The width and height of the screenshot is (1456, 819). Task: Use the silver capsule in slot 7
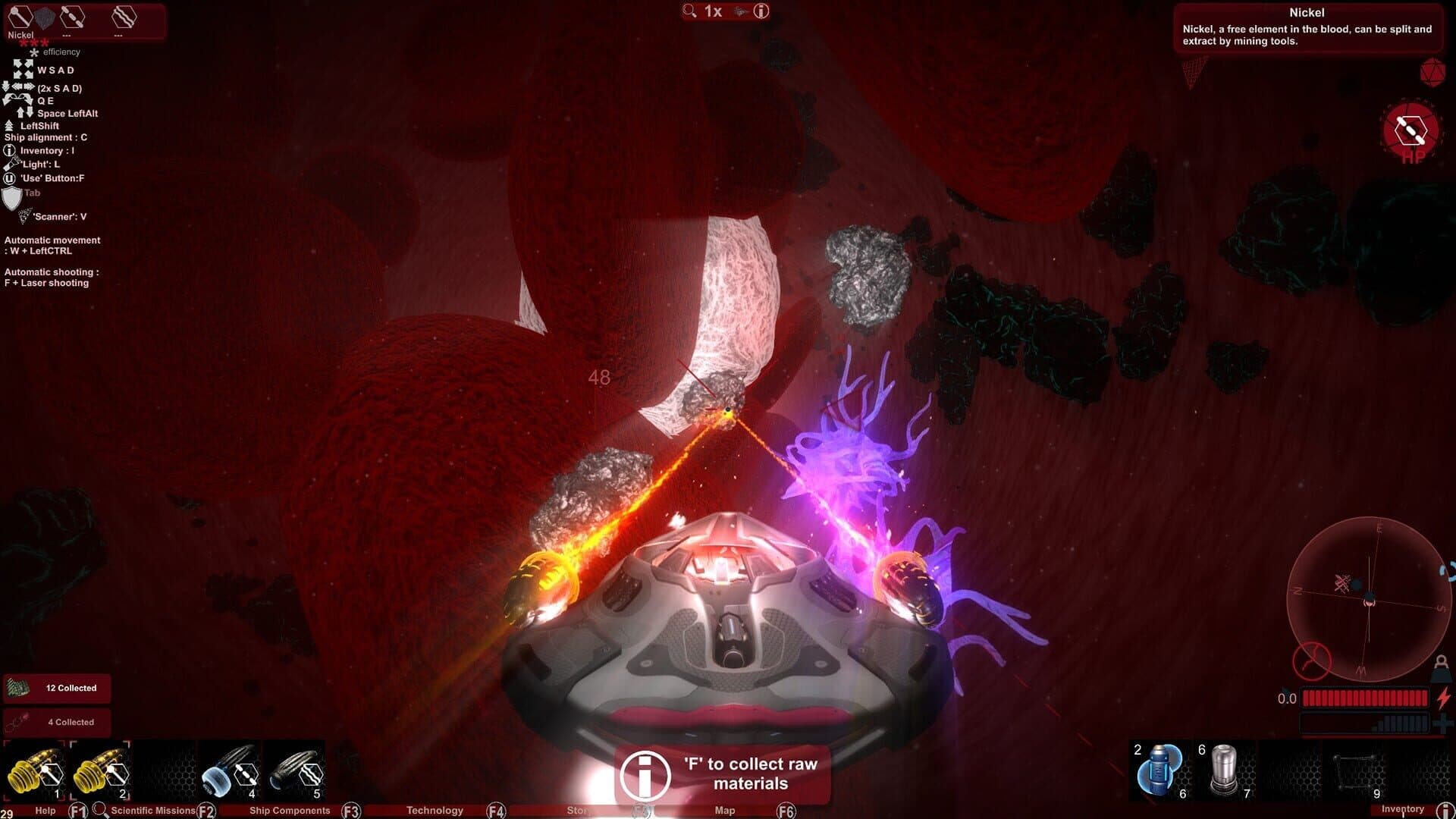click(1224, 770)
